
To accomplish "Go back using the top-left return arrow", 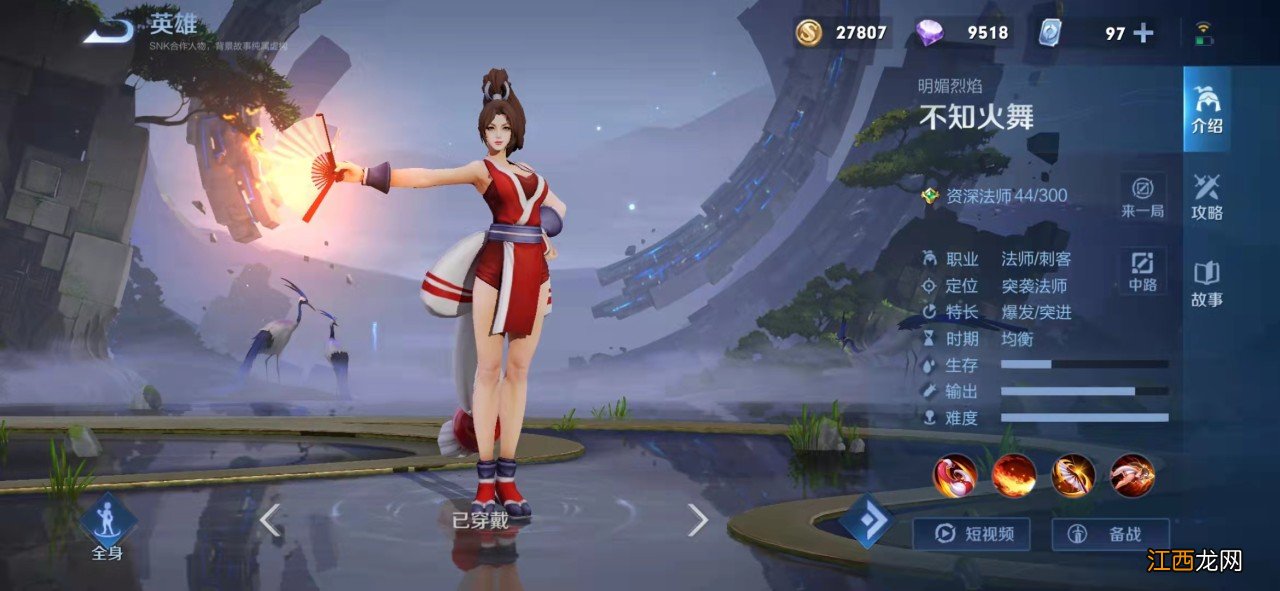I will [108, 32].
